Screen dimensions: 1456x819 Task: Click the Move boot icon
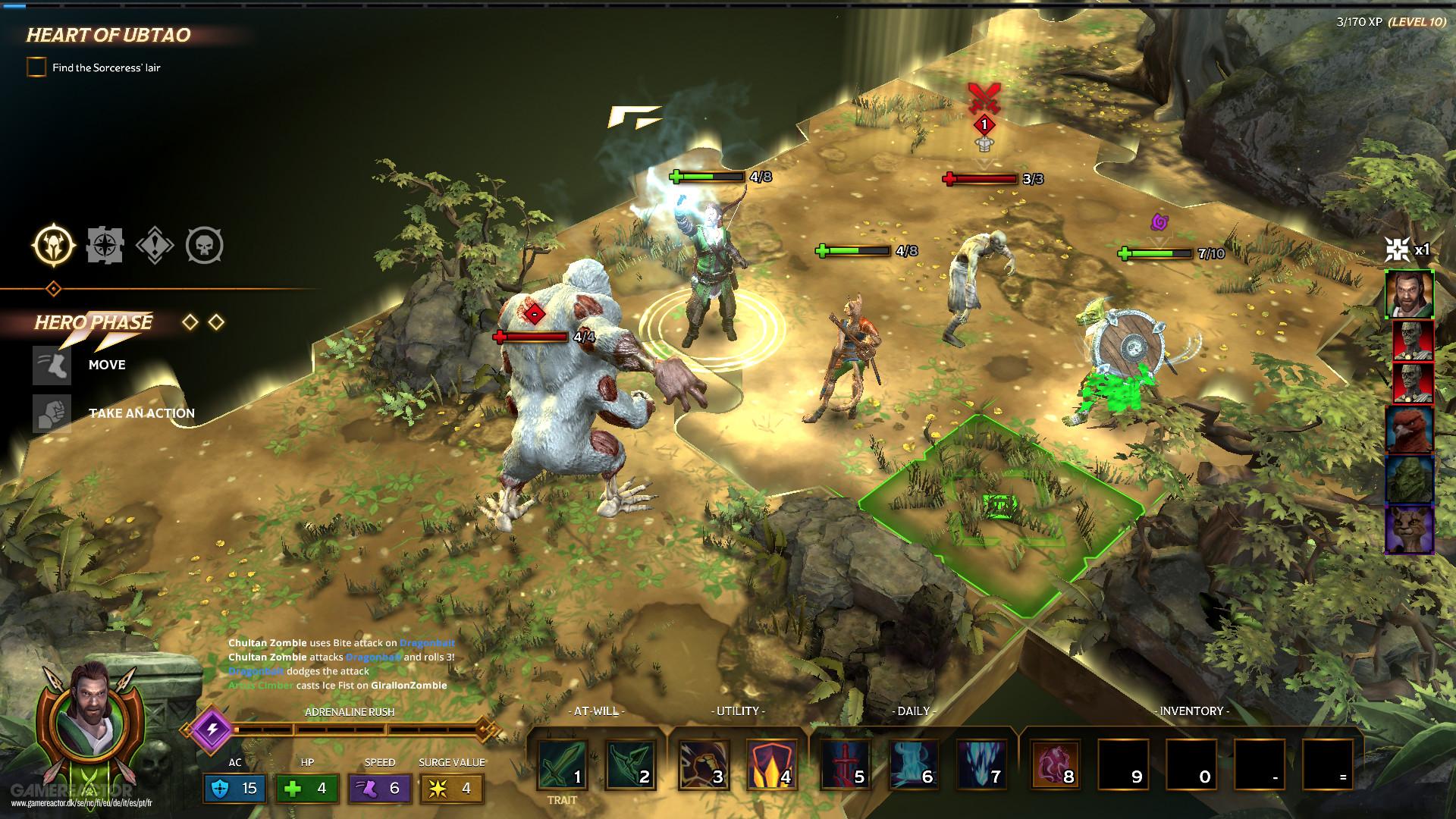tap(52, 365)
